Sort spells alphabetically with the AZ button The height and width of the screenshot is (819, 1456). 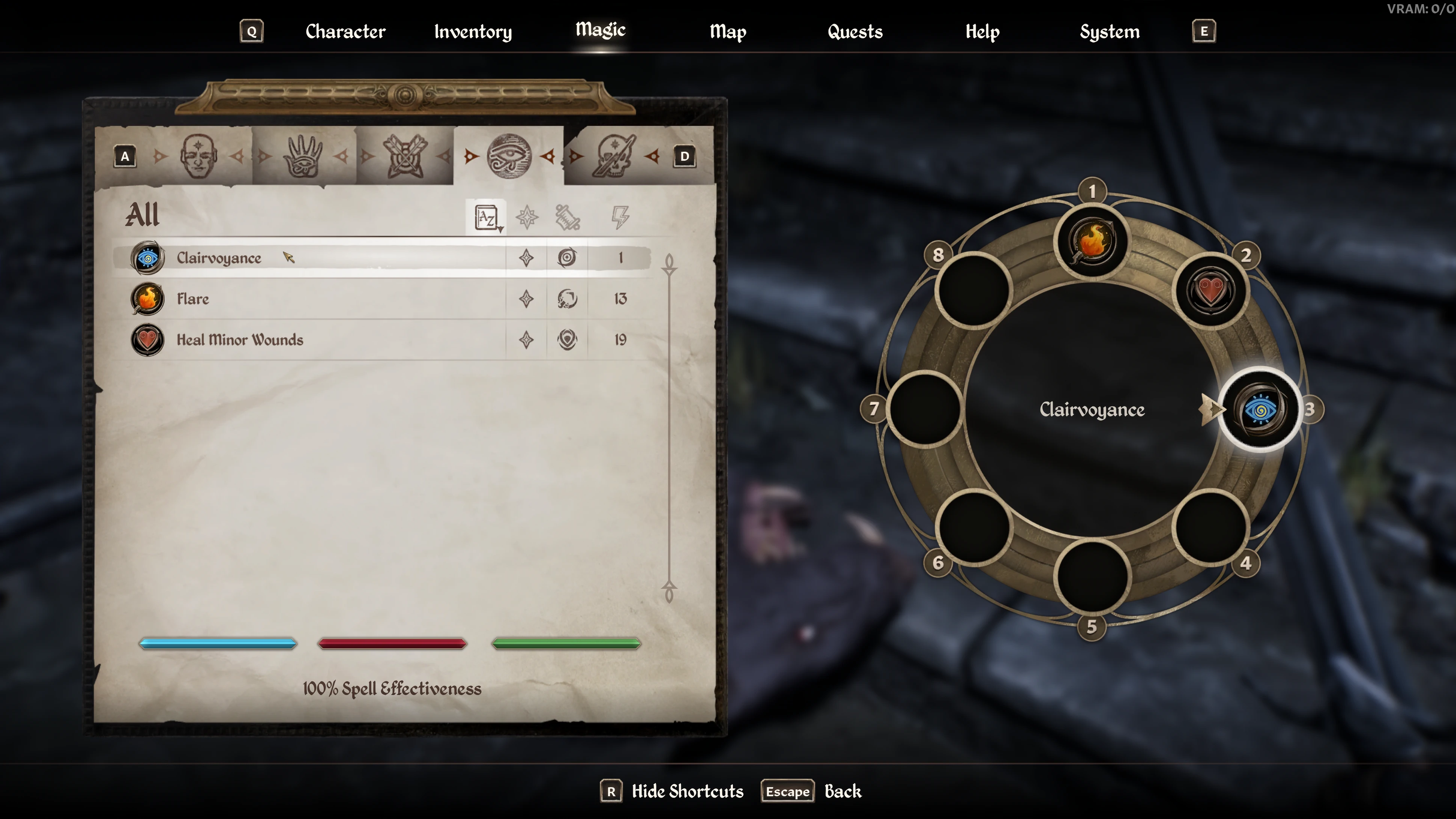(486, 217)
